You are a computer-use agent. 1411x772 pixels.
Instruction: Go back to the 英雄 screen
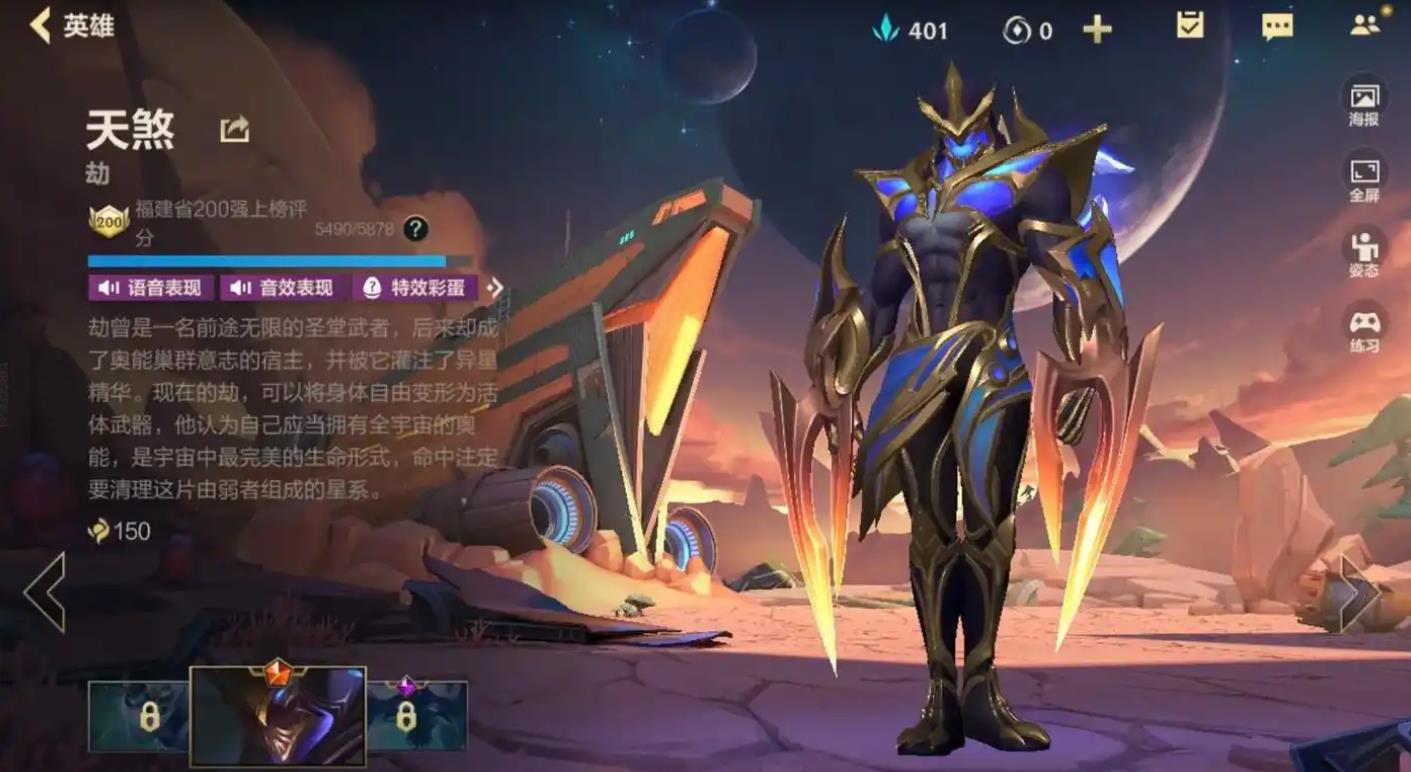(70, 26)
